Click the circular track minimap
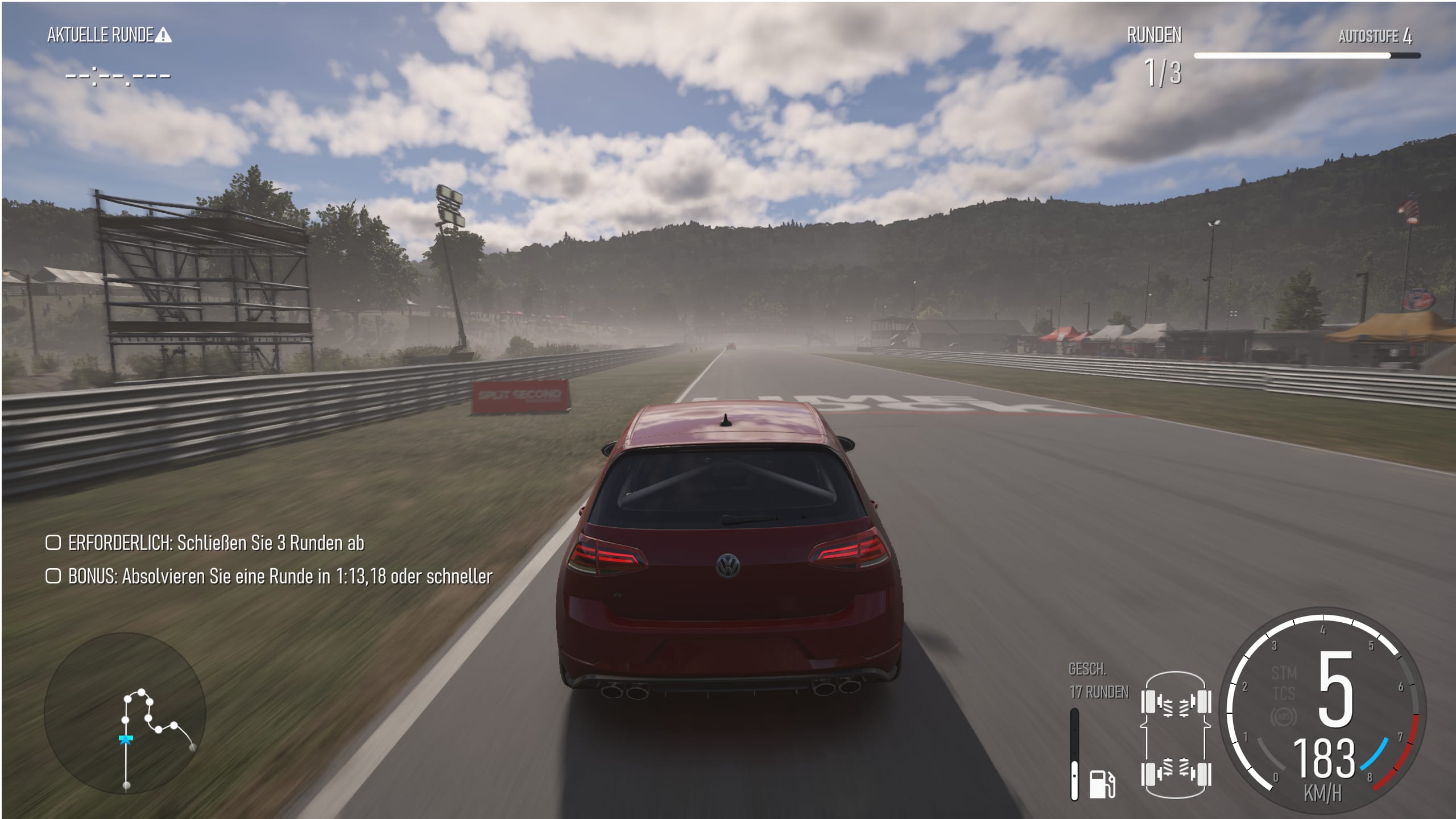The height and width of the screenshot is (819, 1456). [x=125, y=713]
